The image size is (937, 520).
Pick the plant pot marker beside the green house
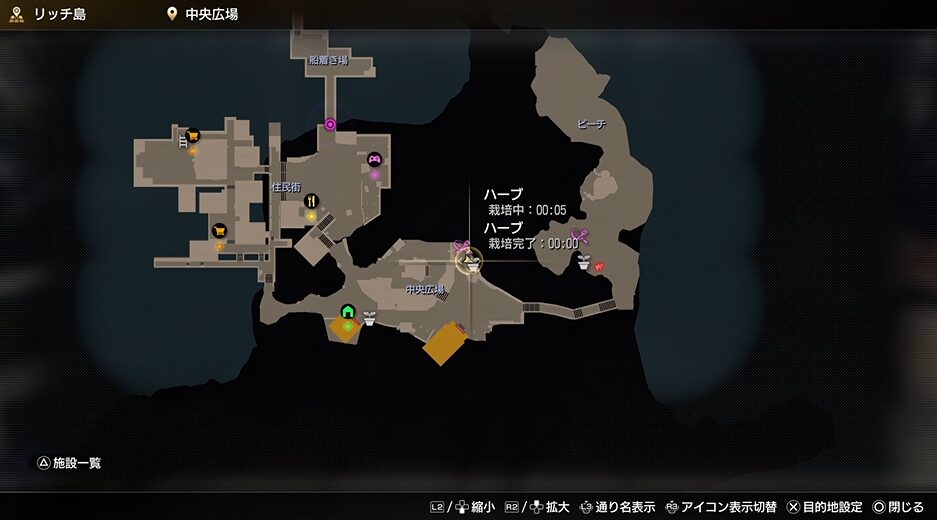(x=369, y=318)
